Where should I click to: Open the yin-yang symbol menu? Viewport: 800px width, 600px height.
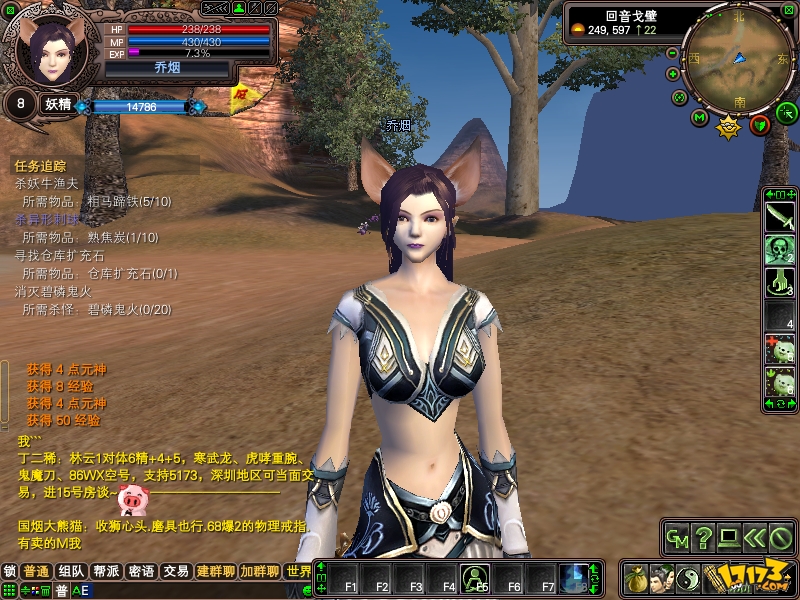pyautogui.click(x=688, y=577)
